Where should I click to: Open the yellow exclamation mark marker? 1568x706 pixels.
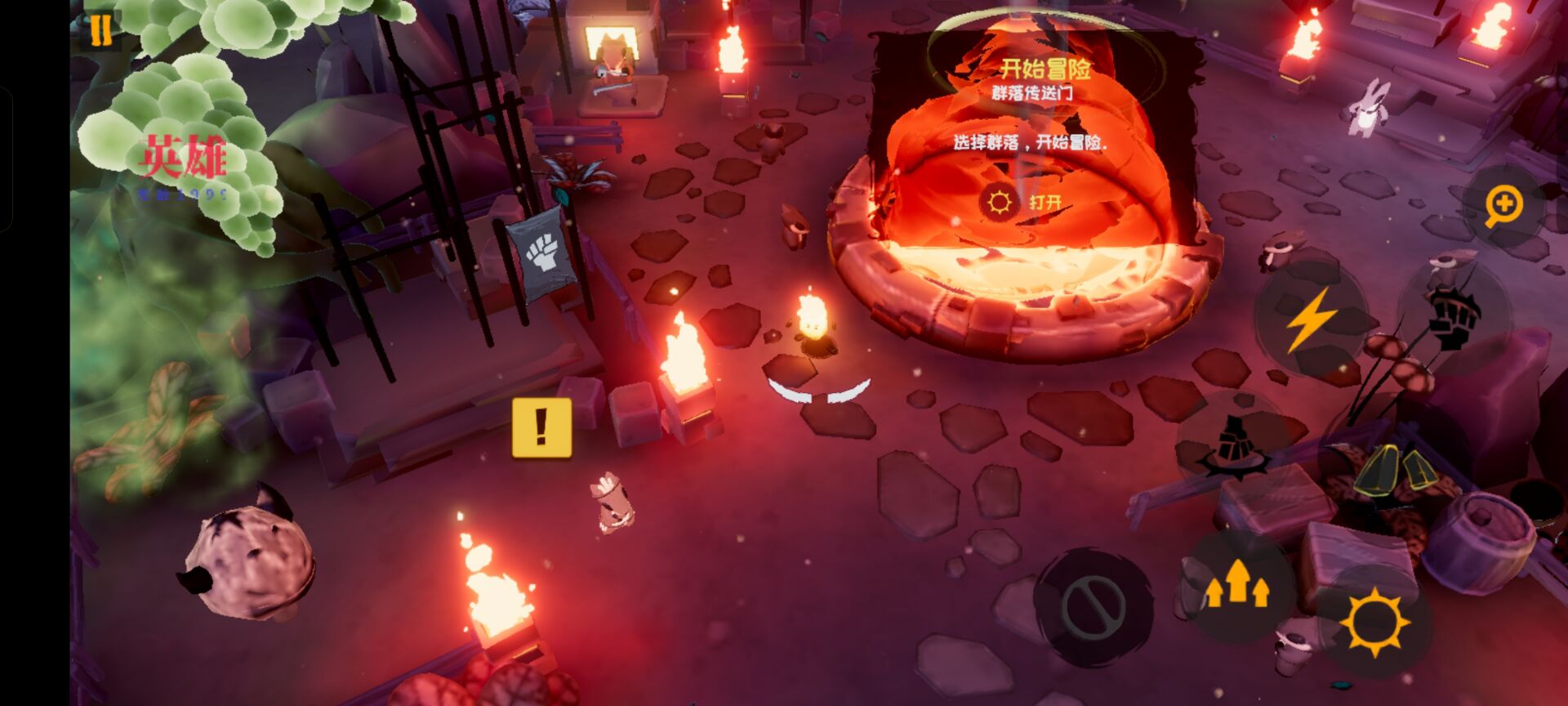point(541,427)
